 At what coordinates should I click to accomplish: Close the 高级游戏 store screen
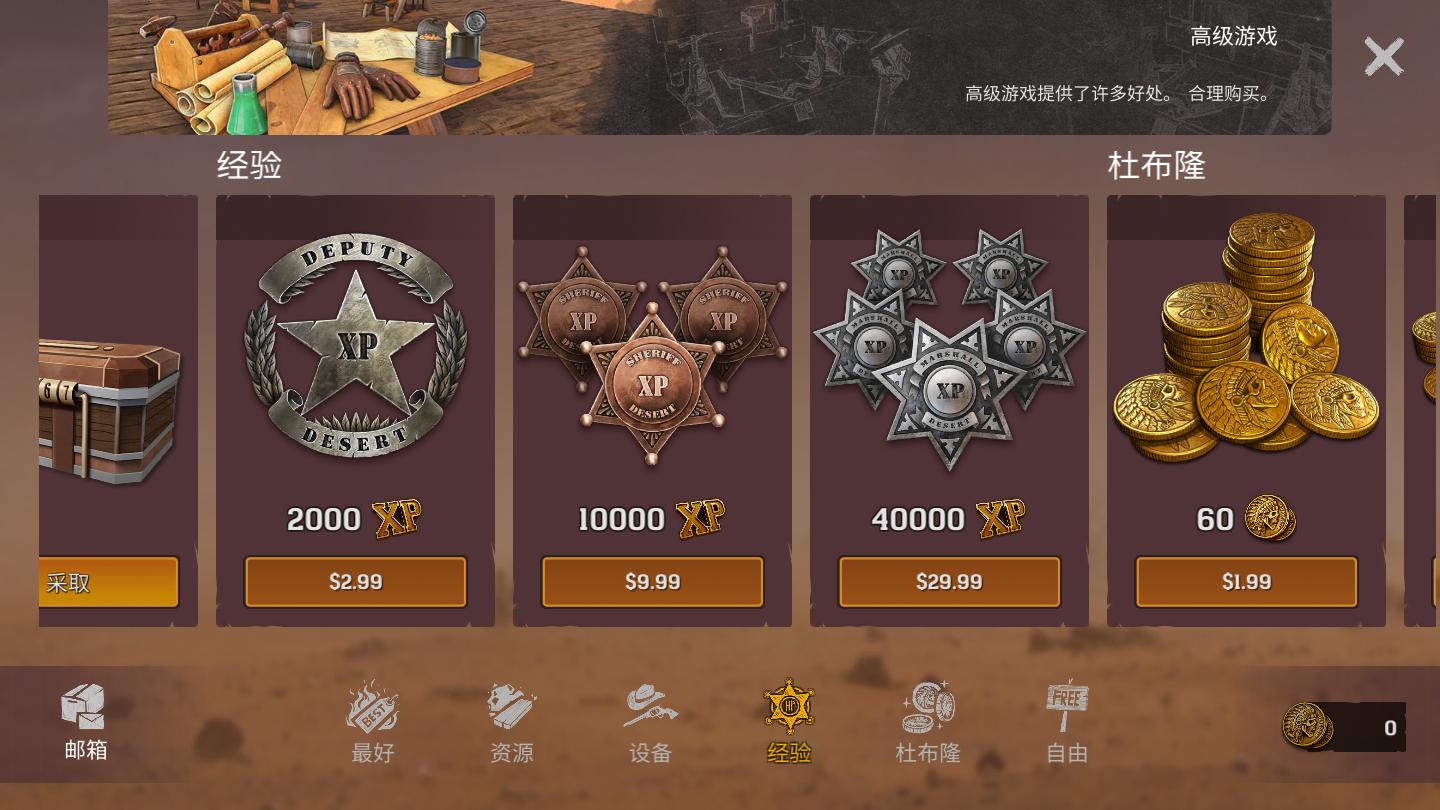(1384, 57)
